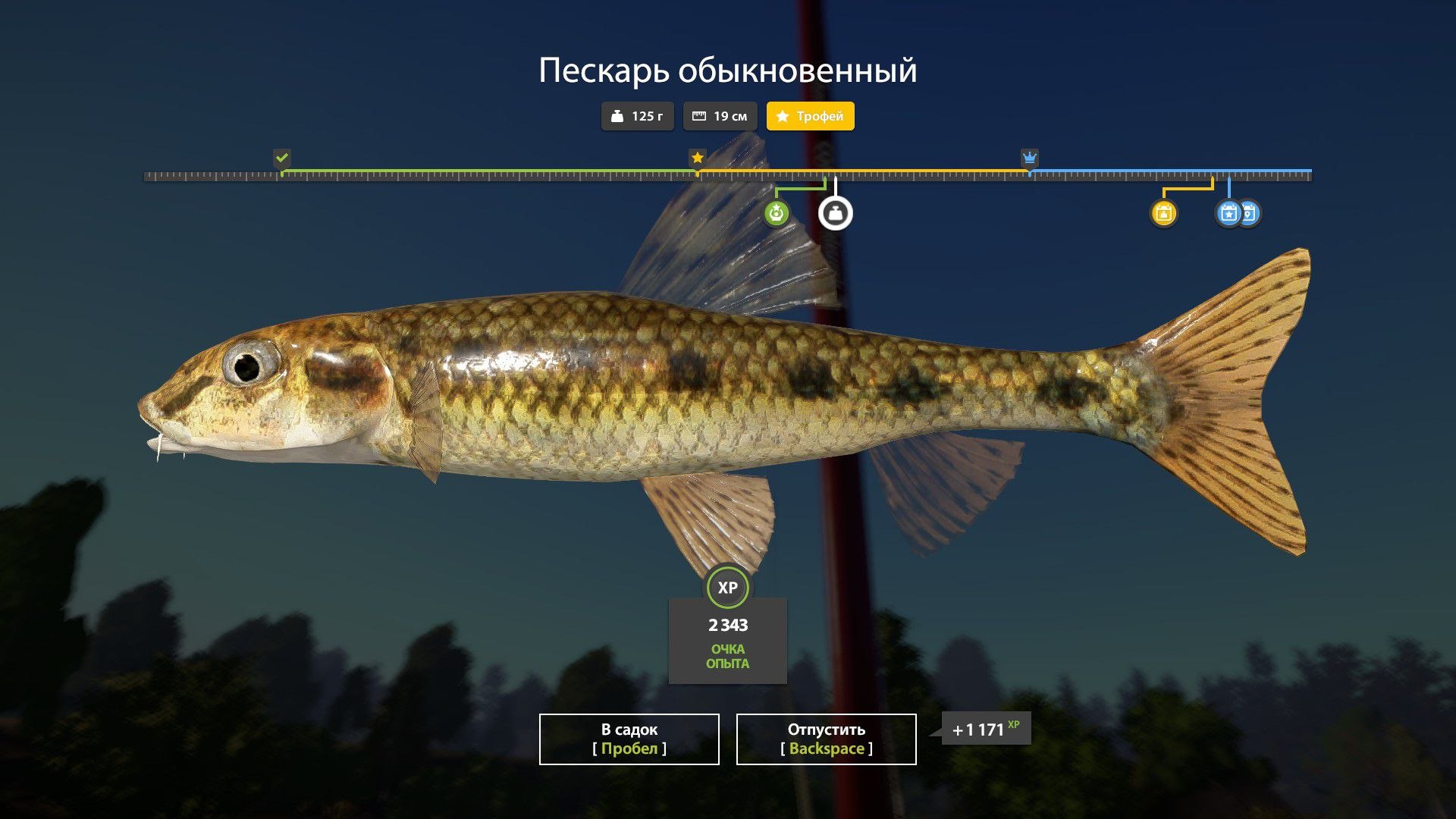Screen dimensions: 1456x819
Task: Click the green medal marker below the scale
Action: [x=776, y=213]
